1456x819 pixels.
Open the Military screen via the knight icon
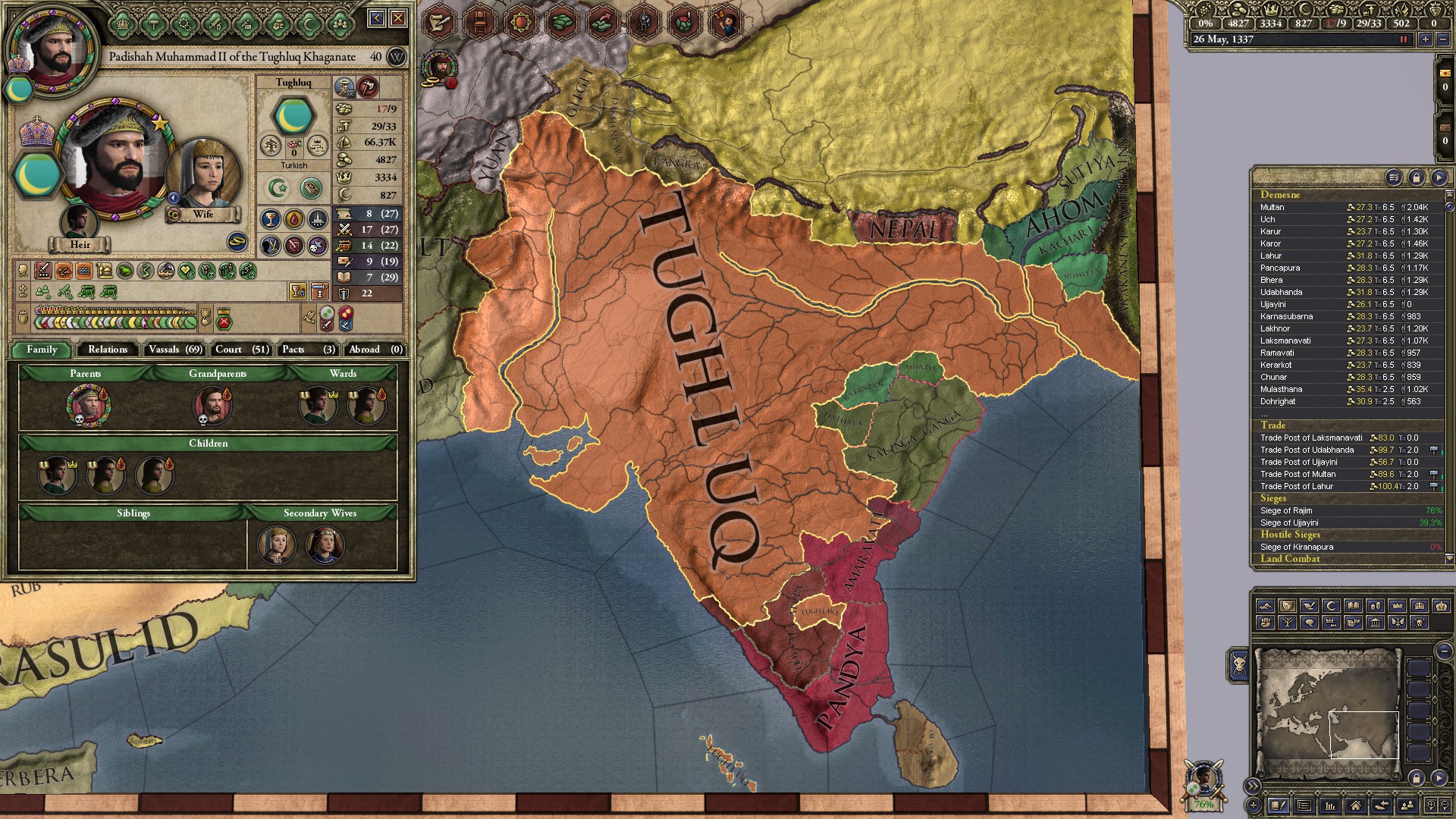click(x=642, y=19)
